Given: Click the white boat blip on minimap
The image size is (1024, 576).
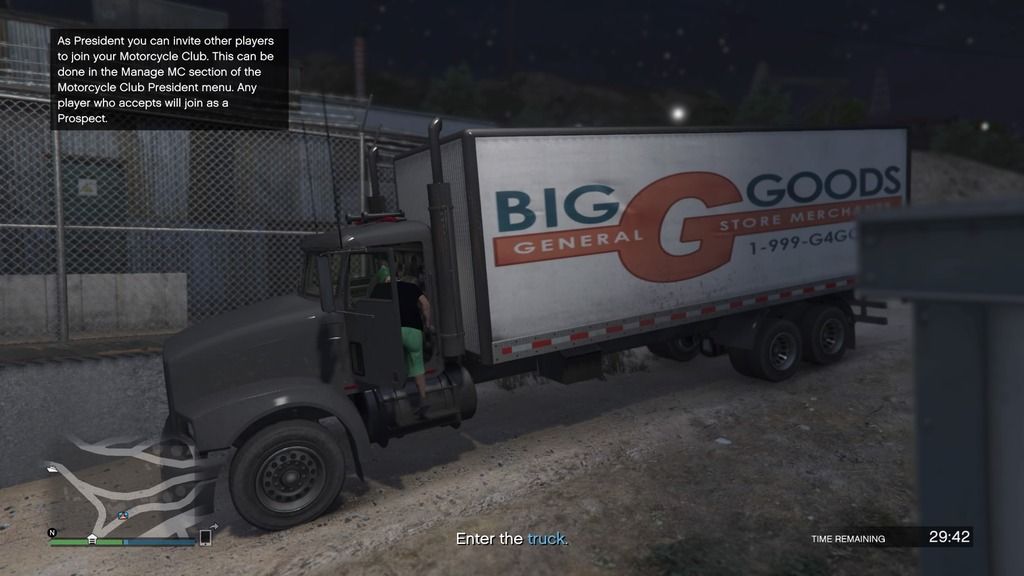Looking at the screenshot, I should pyautogui.click(x=51, y=468).
